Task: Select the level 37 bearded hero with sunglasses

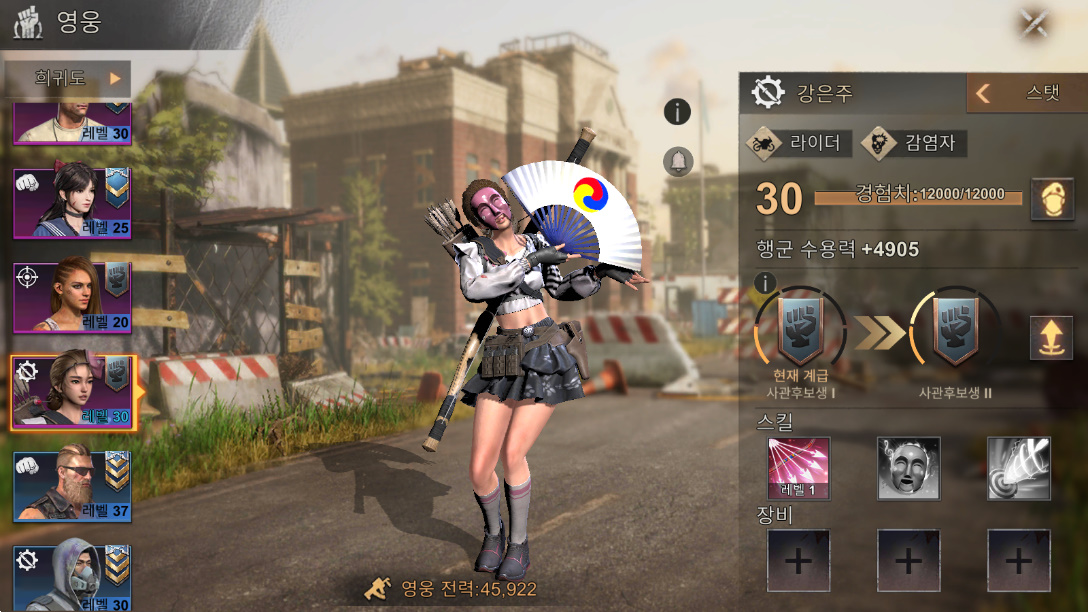Action: pyautogui.click(x=72, y=486)
